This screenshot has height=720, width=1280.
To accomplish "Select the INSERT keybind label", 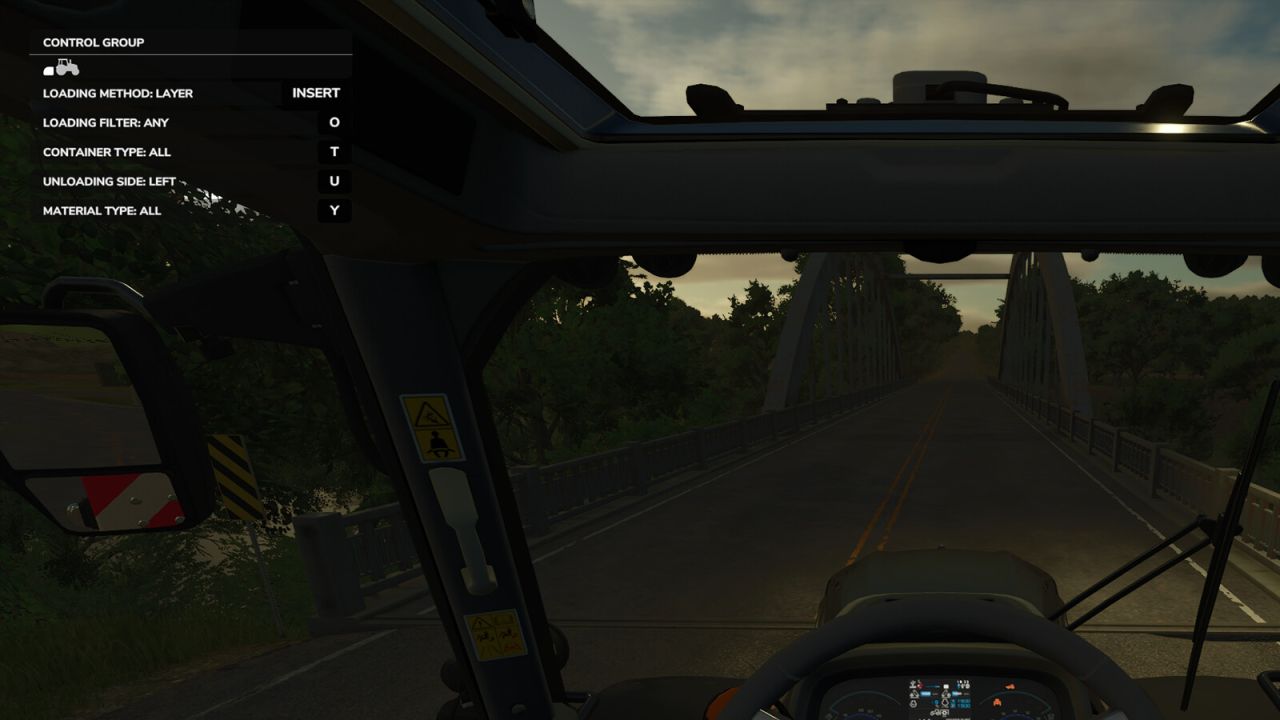I will [x=316, y=92].
